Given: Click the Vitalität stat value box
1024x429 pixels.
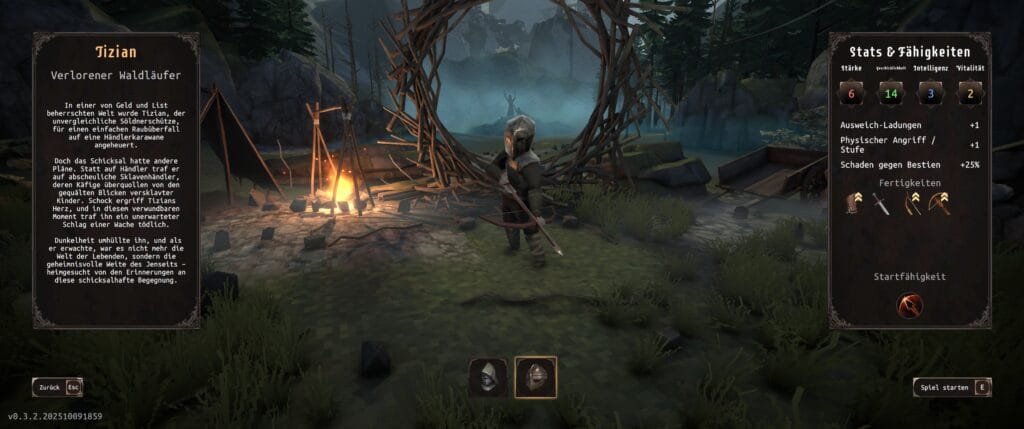Looking at the screenshot, I should click(967, 95).
